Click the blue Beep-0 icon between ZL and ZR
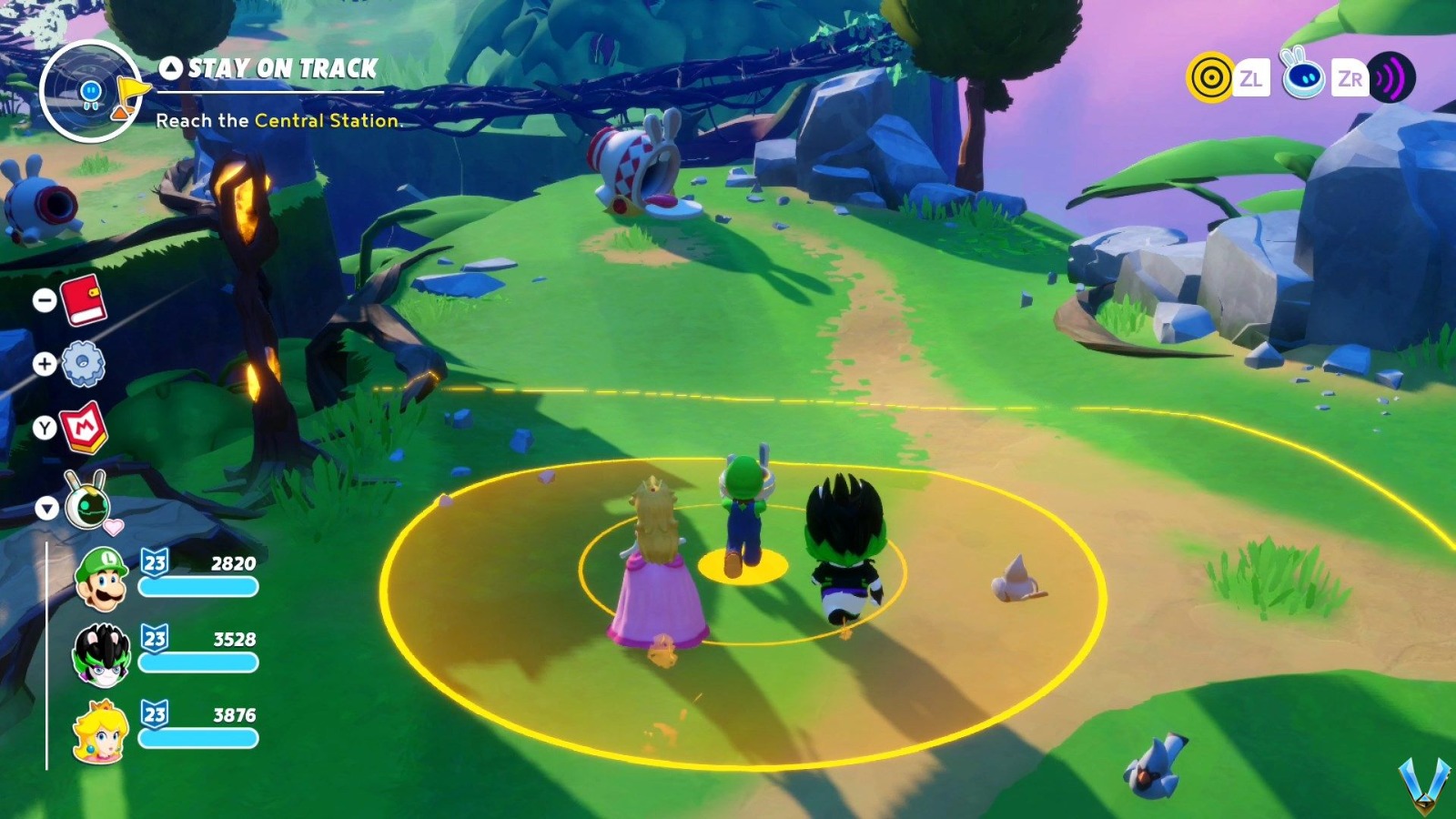The width and height of the screenshot is (1456, 819). pos(1305,79)
